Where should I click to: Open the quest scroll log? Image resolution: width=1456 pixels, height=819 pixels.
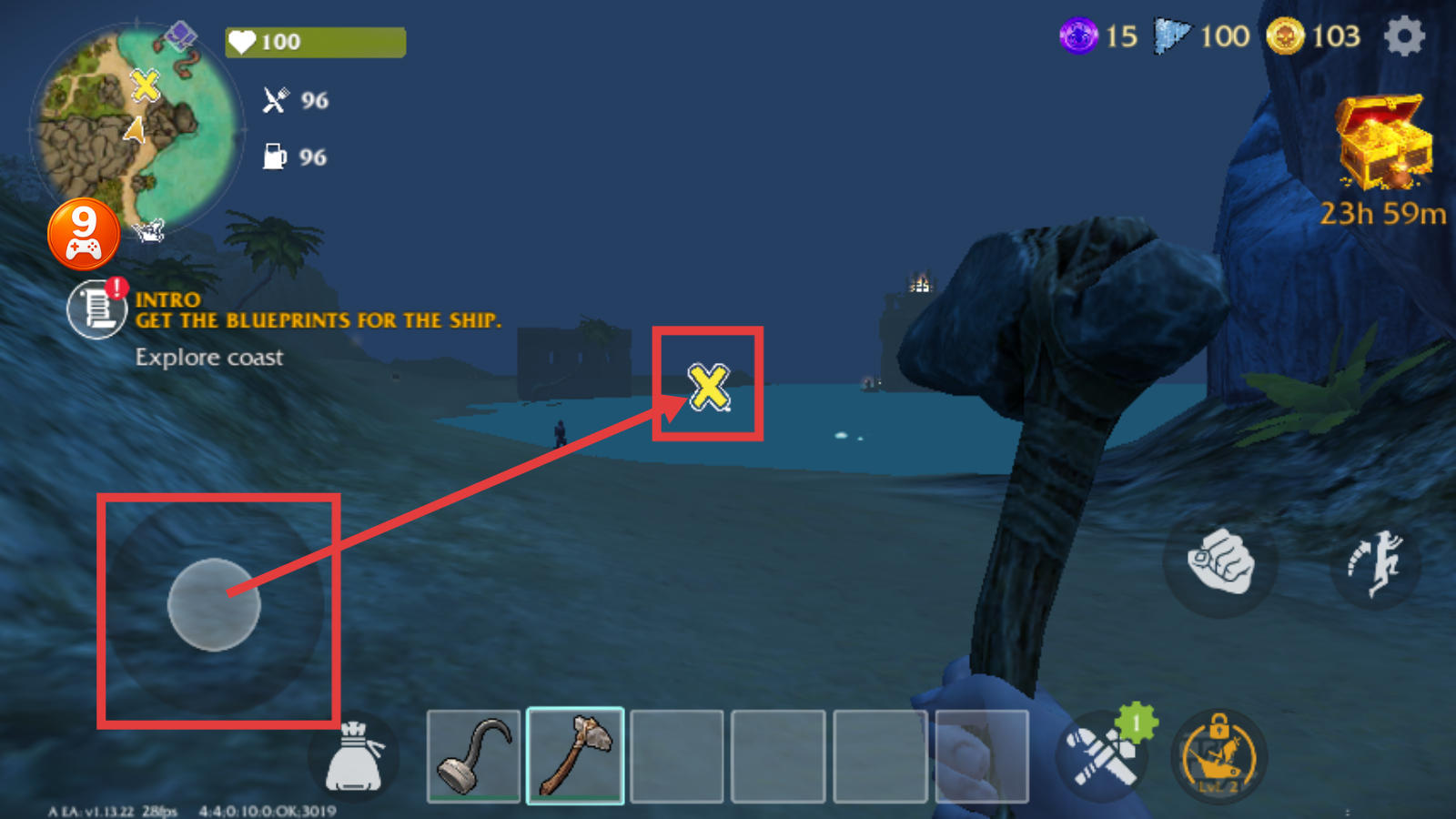pyautogui.click(x=96, y=309)
